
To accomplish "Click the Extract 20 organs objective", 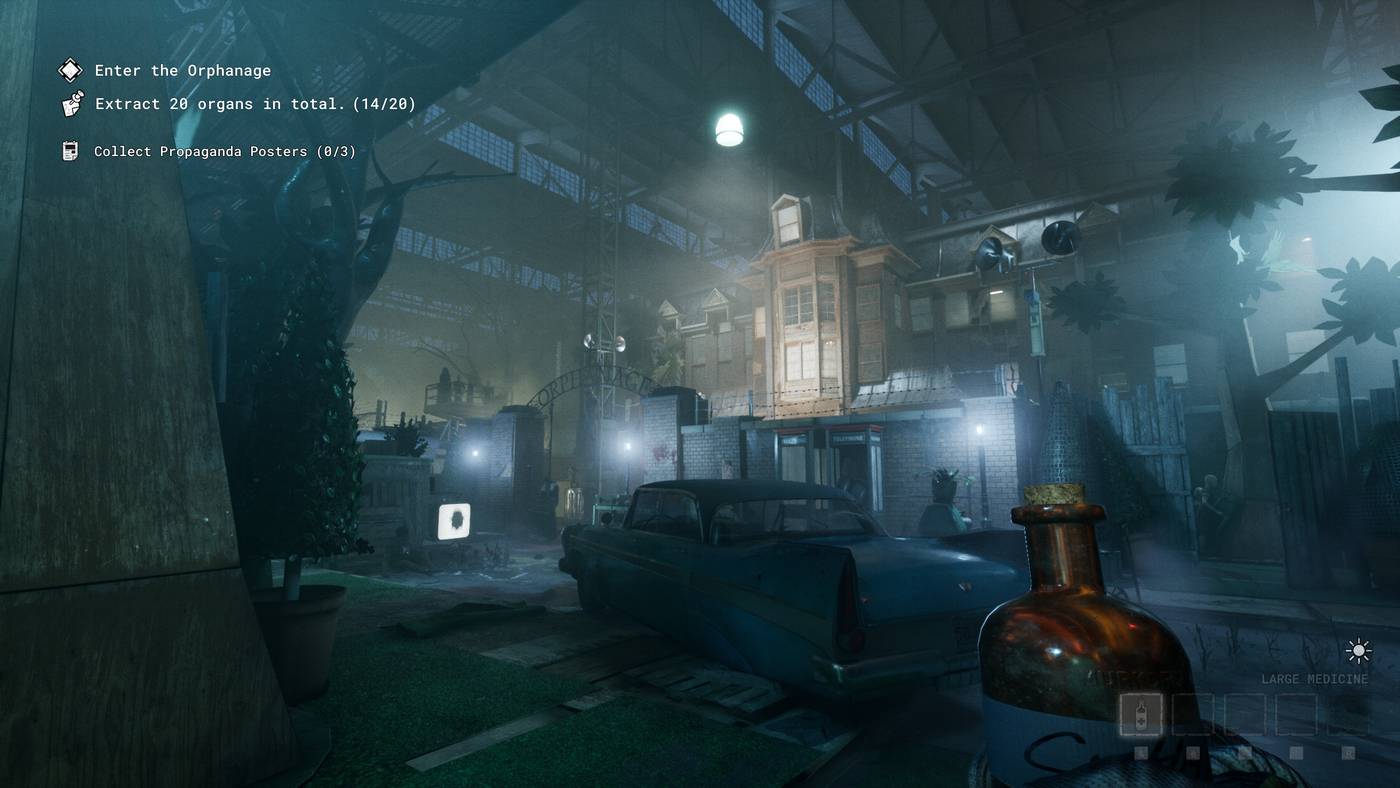I will [255, 104].
